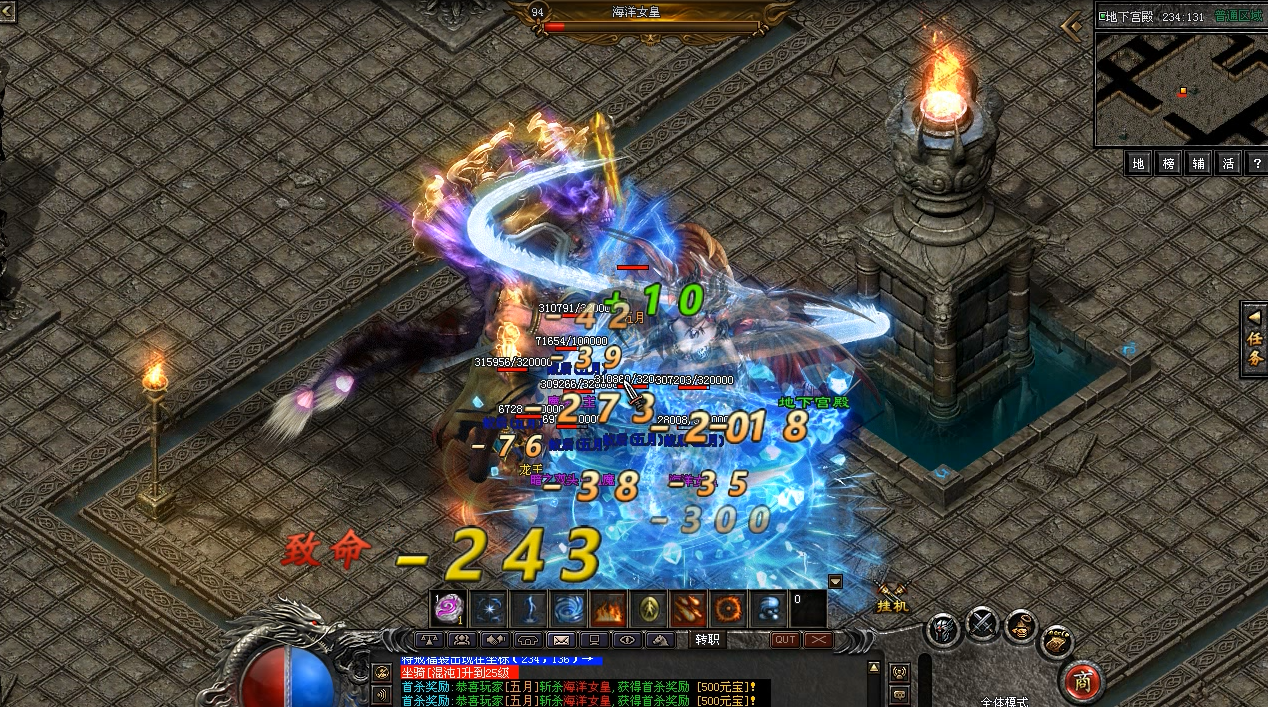Viewport: 1268px width, 707px height.
Task: Open the 榜 rankings button
Action: pyautogui.click(x=1169, y=163)
